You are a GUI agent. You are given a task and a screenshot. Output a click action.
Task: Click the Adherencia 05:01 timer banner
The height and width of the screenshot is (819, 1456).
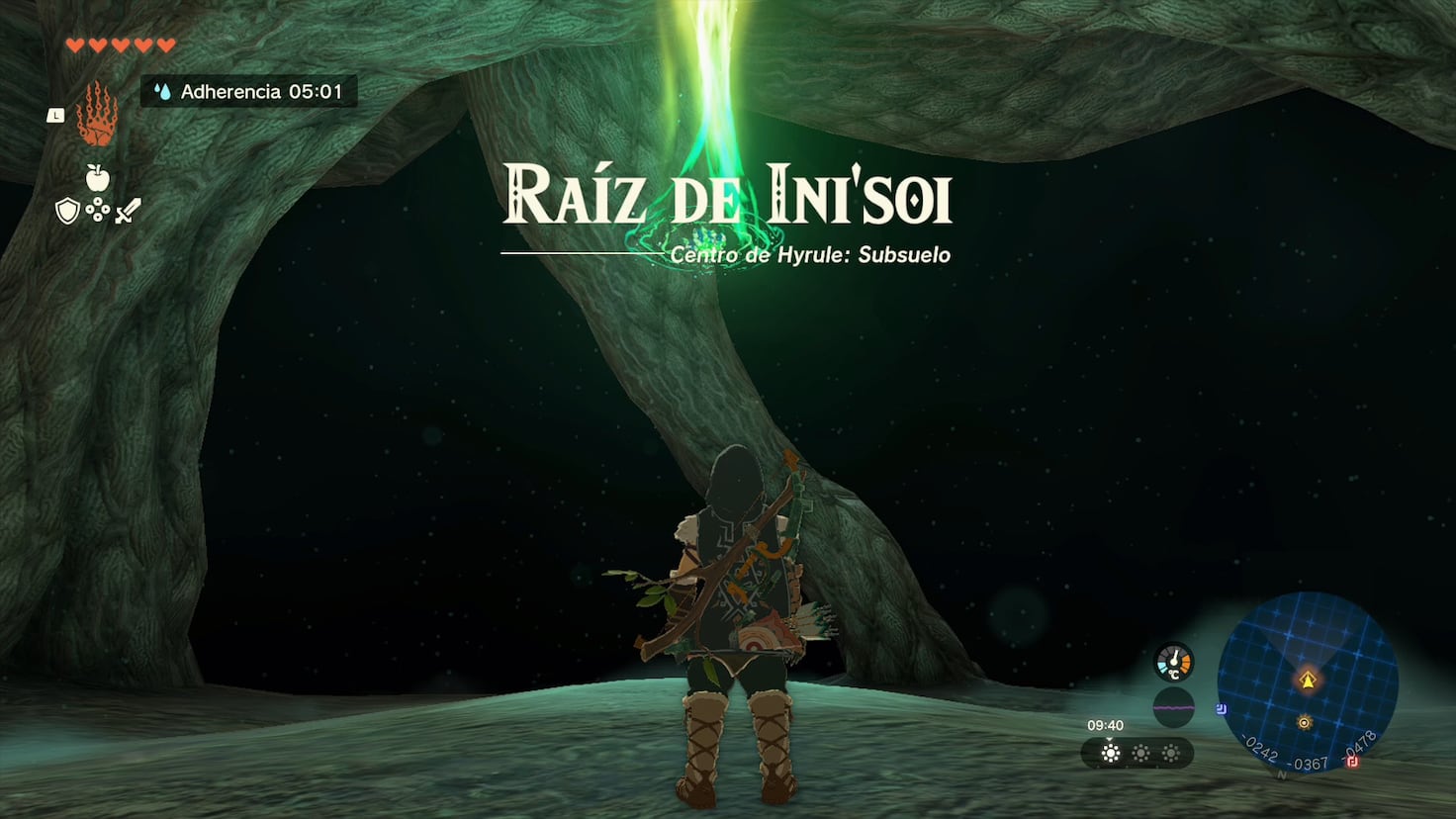[248, 92]
